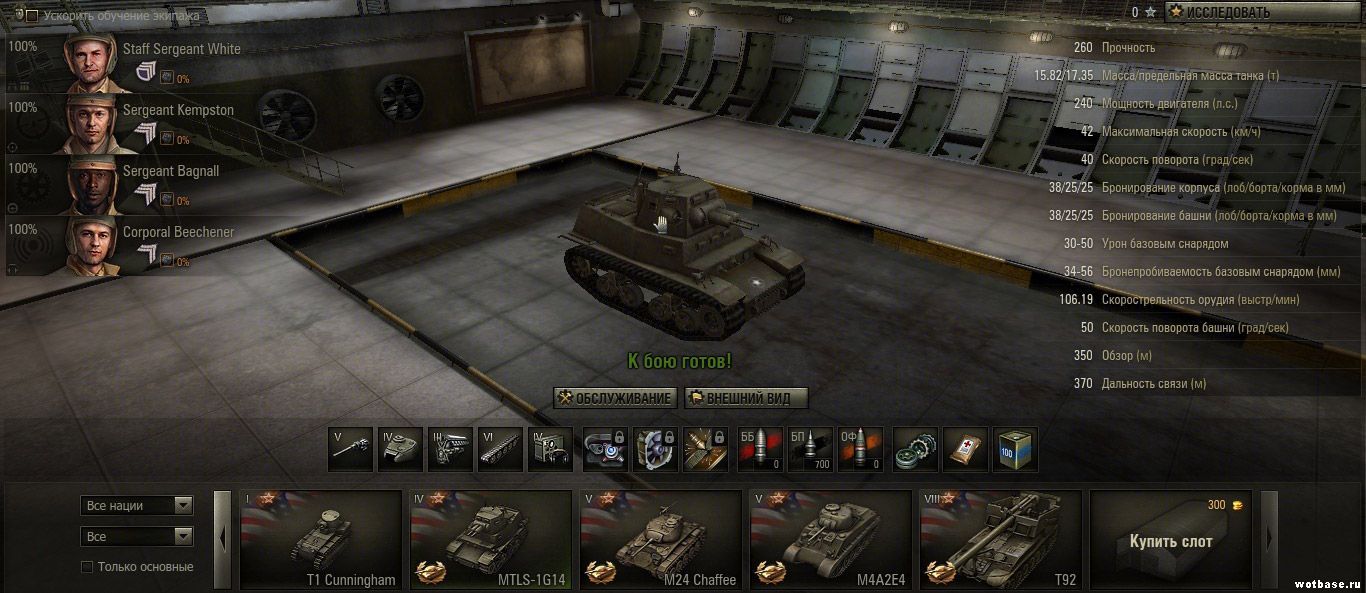Screen dimensions: 1366x593
Task: Choose the M24 Chaffee from the carousel
Action: (661, 540)
